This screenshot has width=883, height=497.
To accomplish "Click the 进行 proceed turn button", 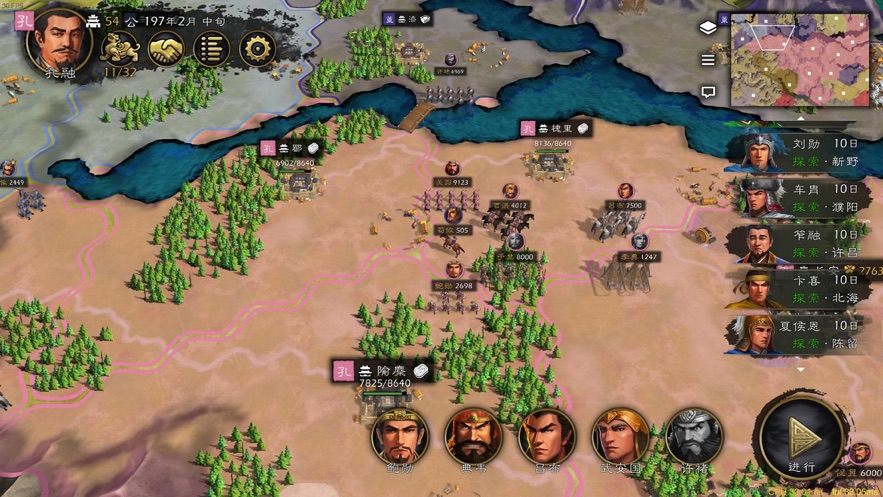I will click(x=802, y=440).
